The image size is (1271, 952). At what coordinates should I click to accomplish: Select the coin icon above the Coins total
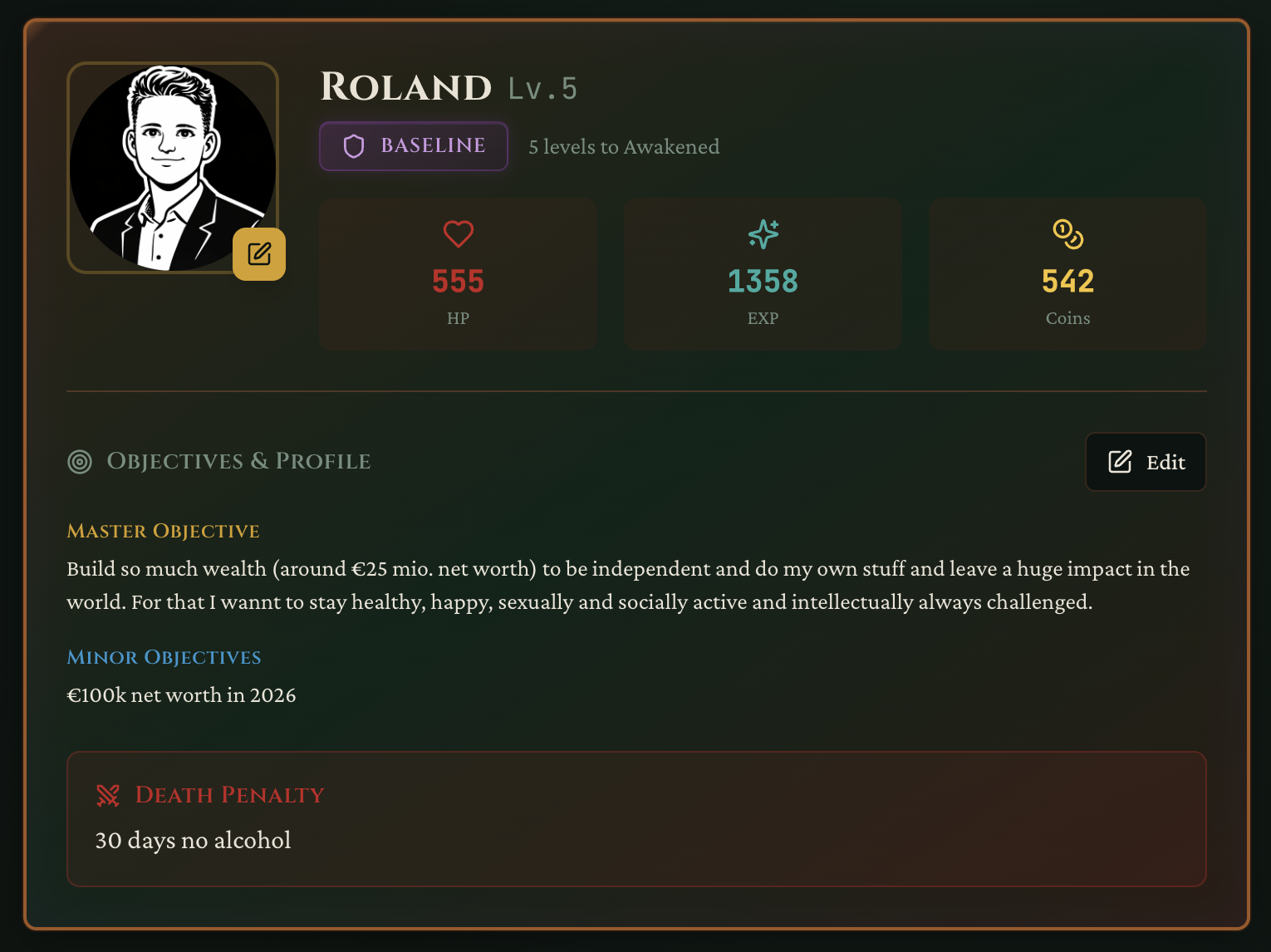tap(1067, 233)
